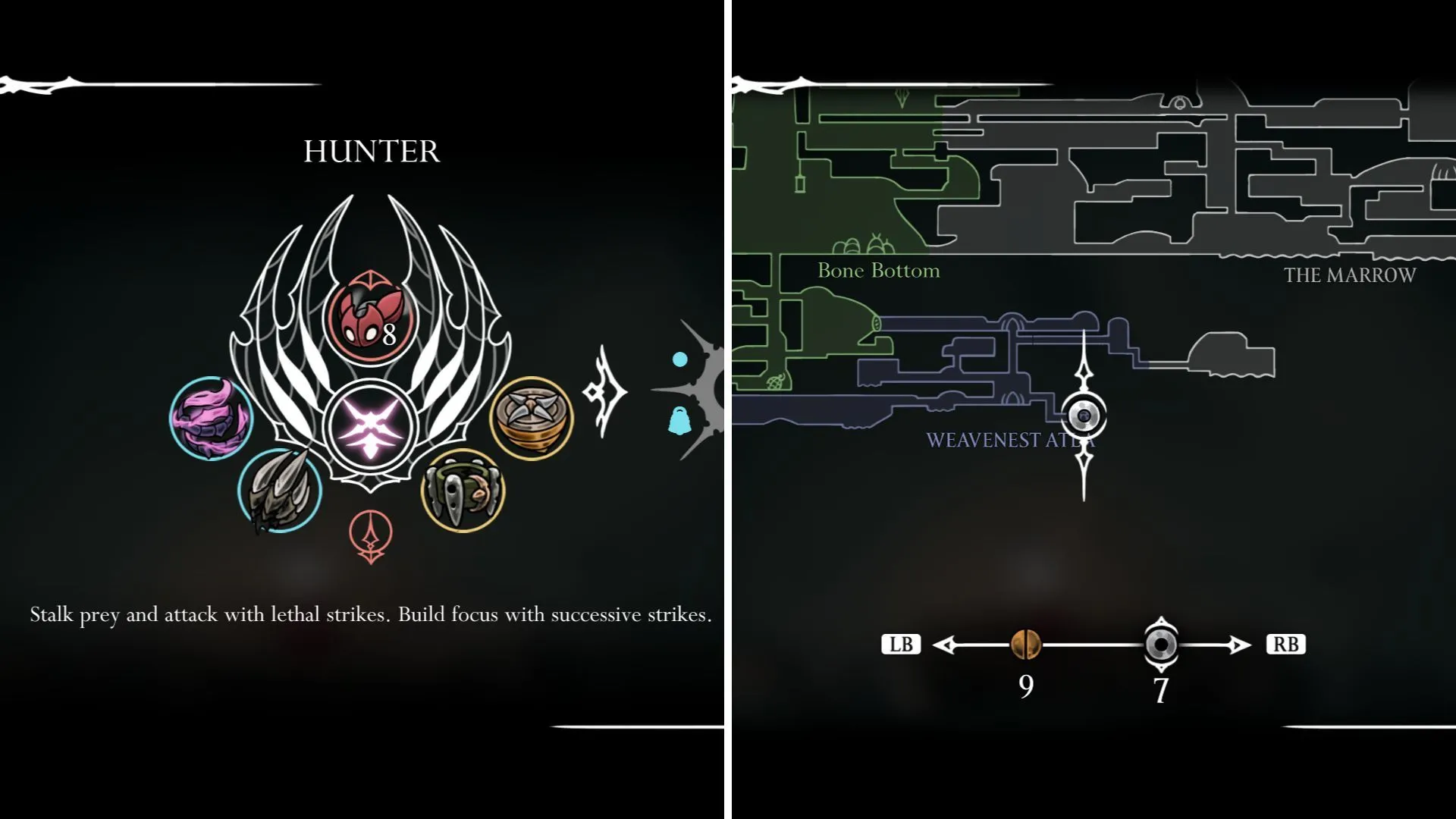
Task: Select the spinning pin tool in the yellow slot
Action: (x=531, y=416)
